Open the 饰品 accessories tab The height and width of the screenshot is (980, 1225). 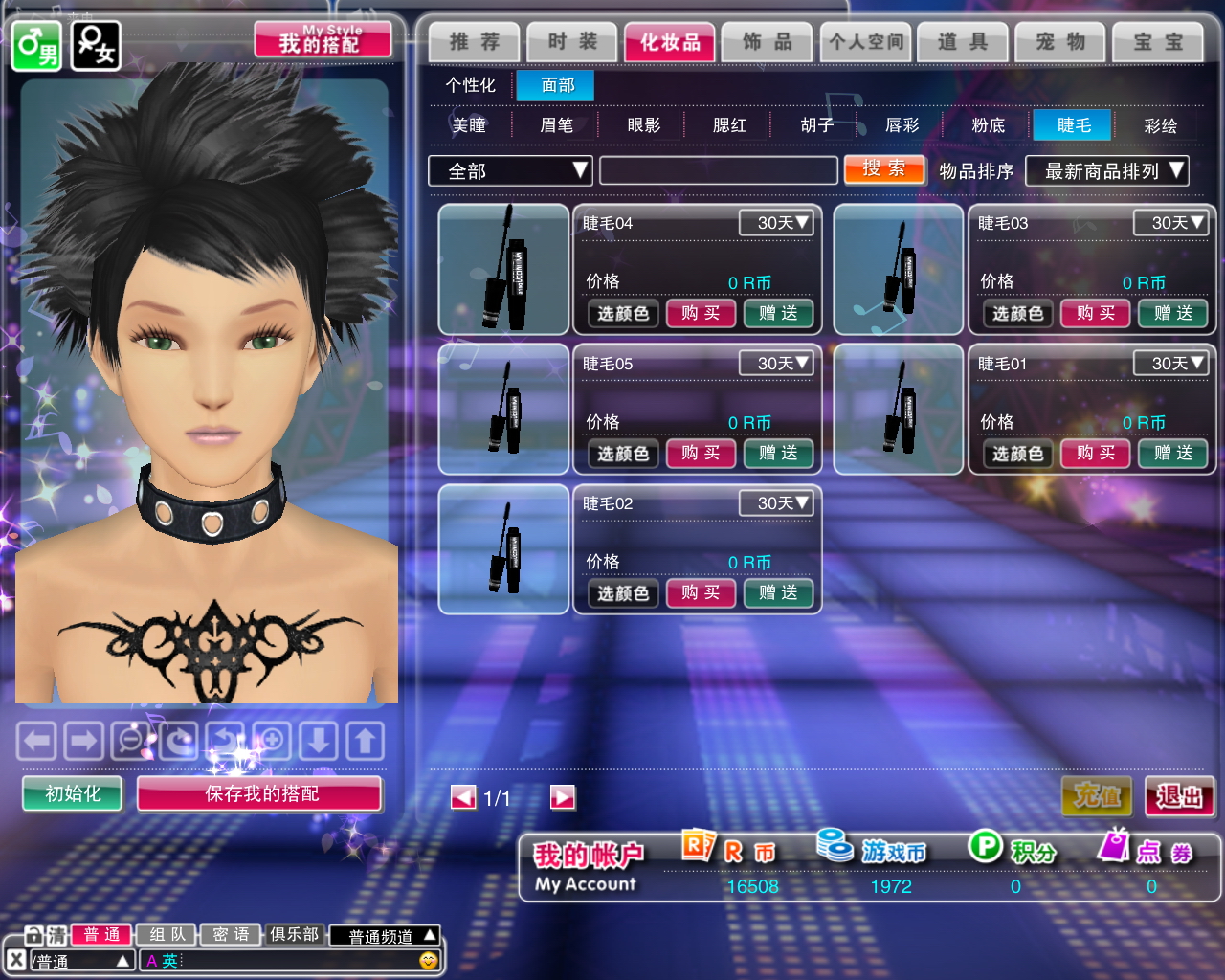coord(768,42)
